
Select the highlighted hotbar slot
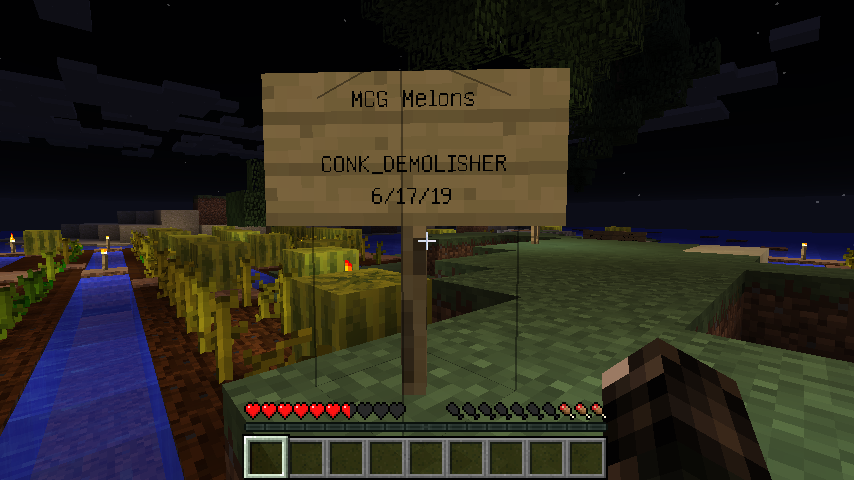click(266, 458)
